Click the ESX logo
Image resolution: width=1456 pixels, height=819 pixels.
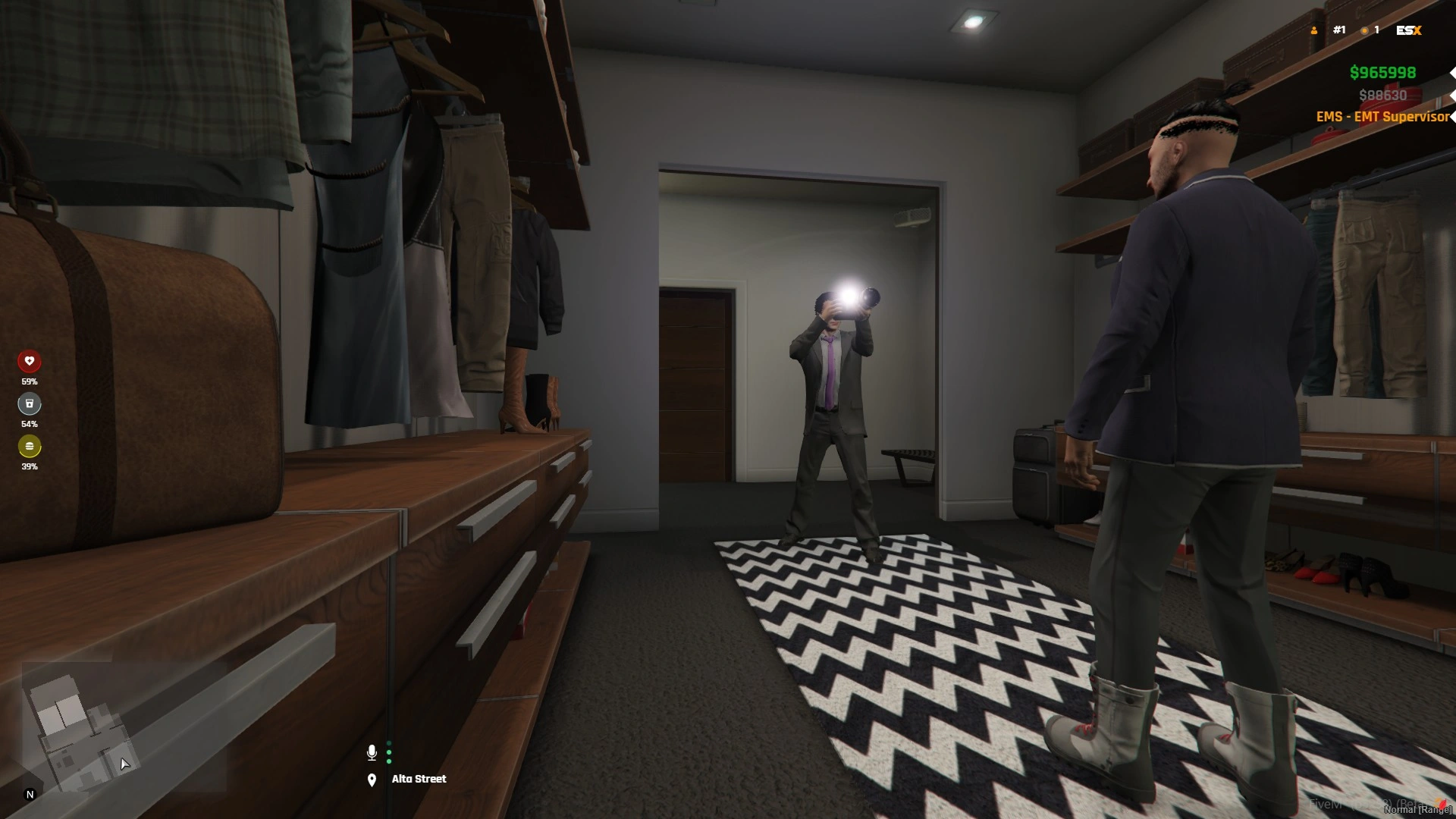(x=1408, y=30)
